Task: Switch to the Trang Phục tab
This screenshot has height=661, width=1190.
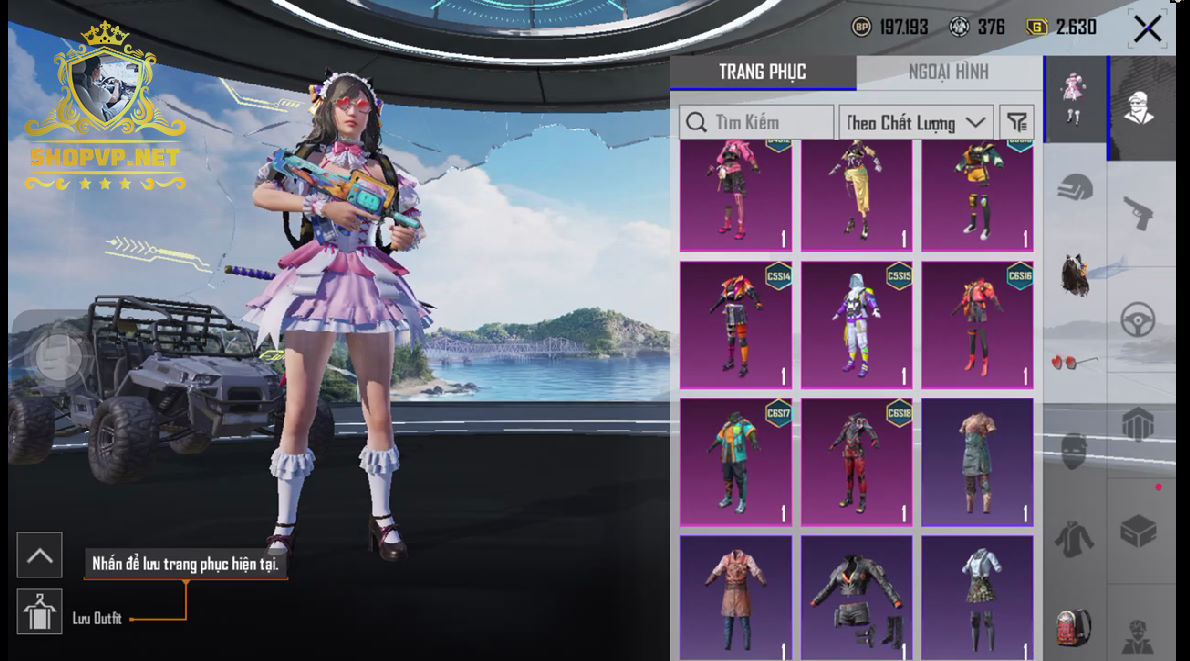Action: pyautogui.click(x=762, y=72)
